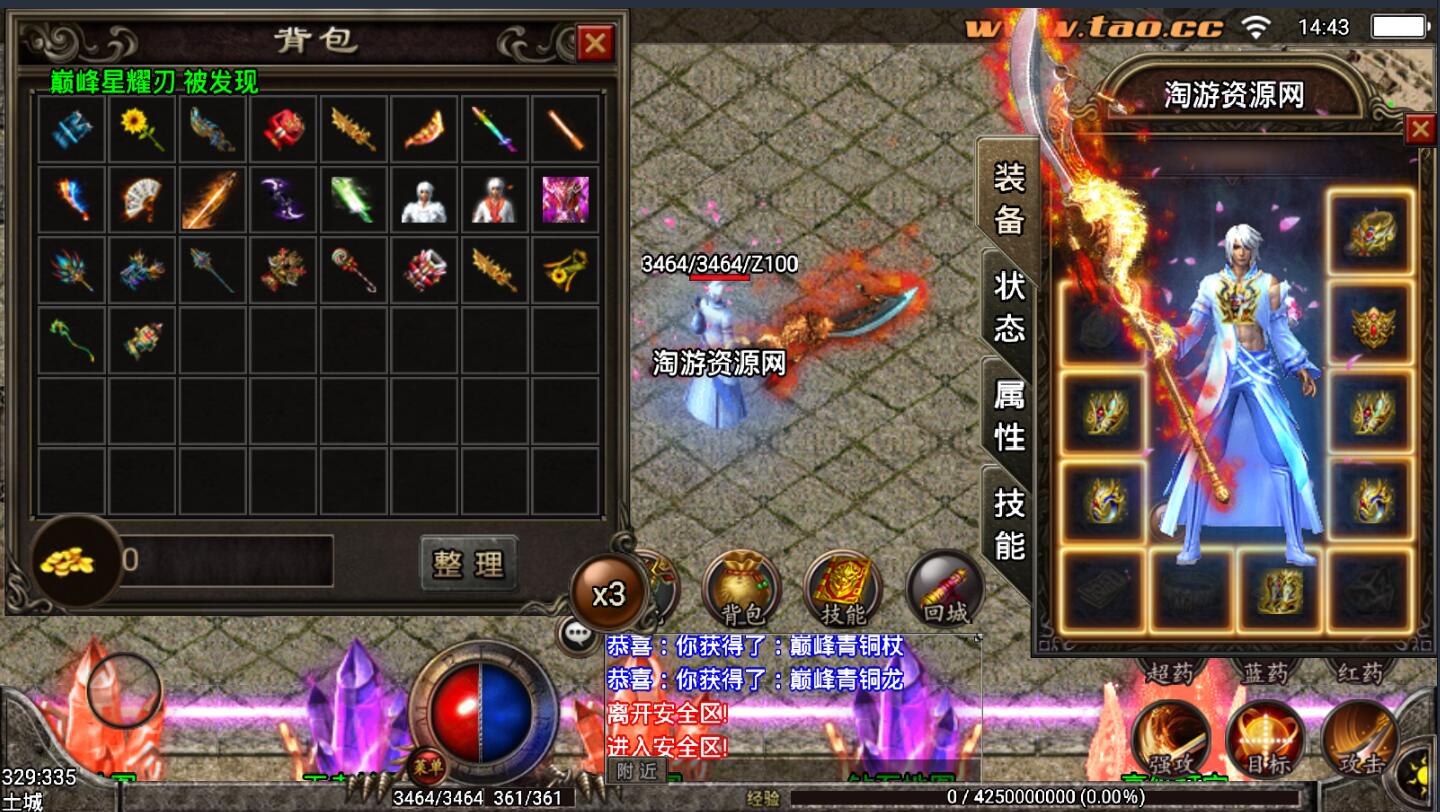Close the character equipment panel
The image size is (1440, 812).
pos(1420,129)
